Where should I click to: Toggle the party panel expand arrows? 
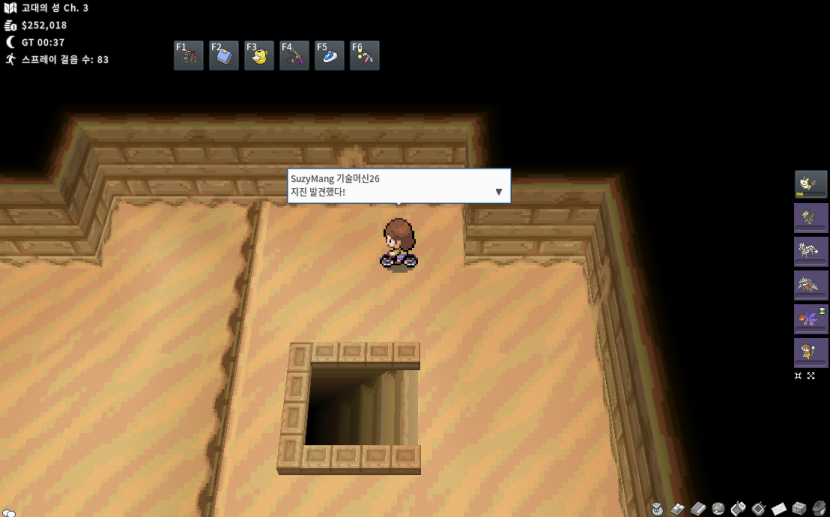[x=804, y=376]
